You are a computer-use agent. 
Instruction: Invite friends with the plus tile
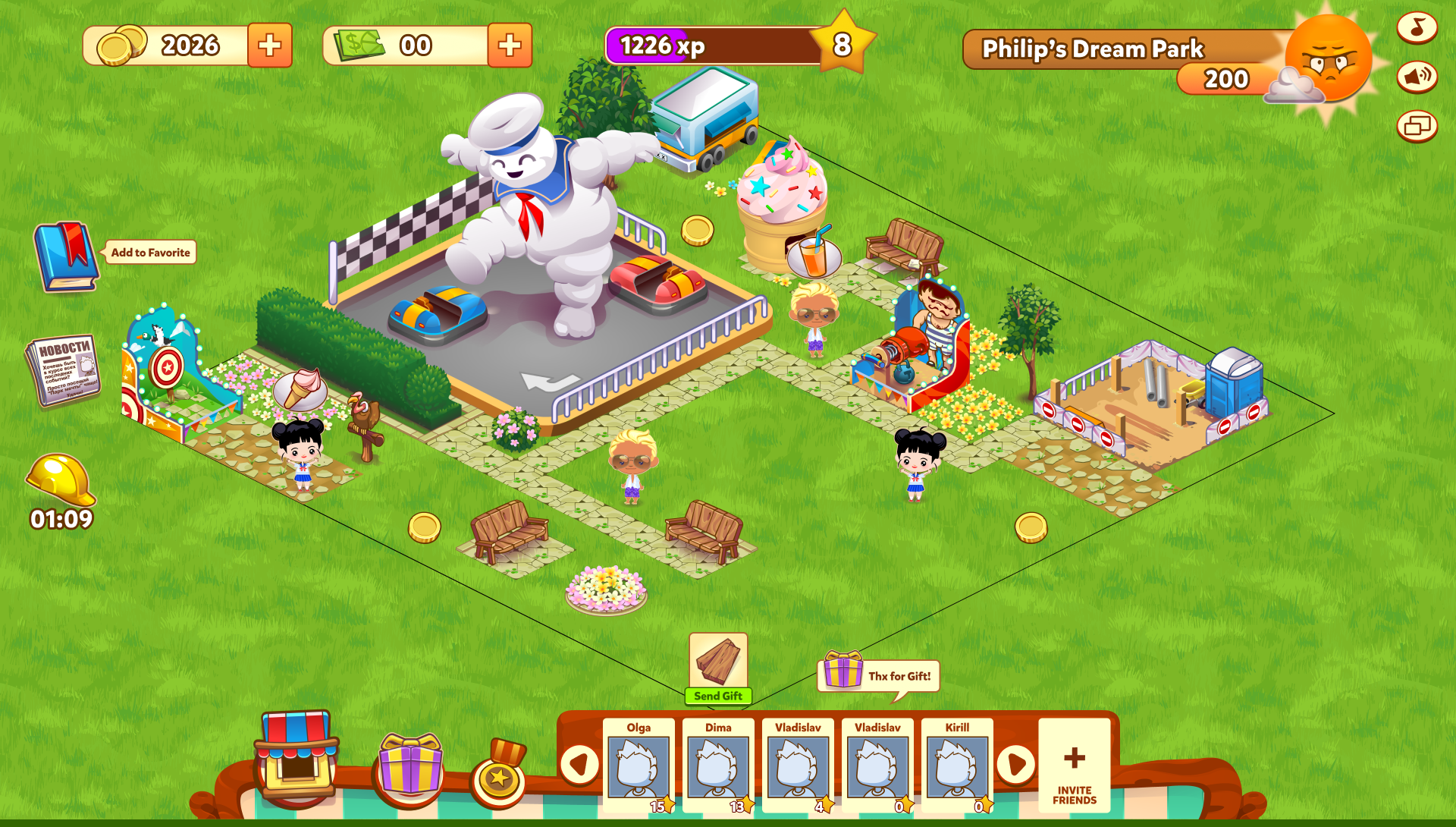[1074, 765]
